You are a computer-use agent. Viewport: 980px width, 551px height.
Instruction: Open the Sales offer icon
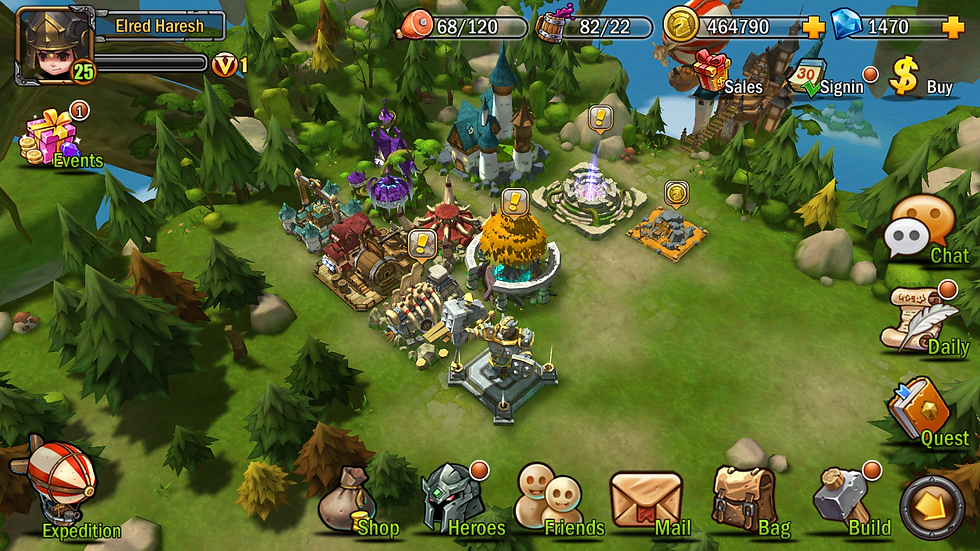[x=712, y=72]
